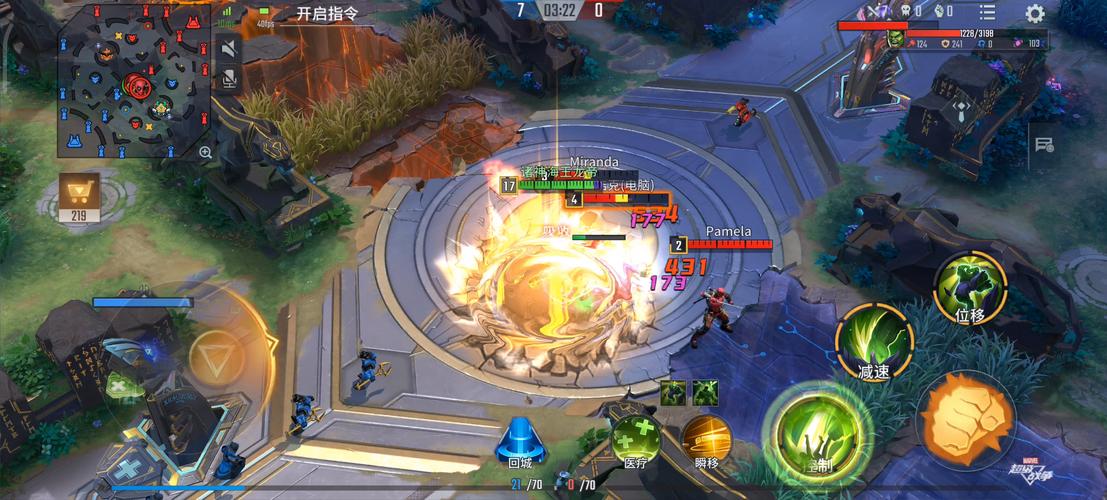The width and height of the screenshot is (1107, 500).
Task: Zoom the minimap with the magnifier icon
Action: pos(205,152)
